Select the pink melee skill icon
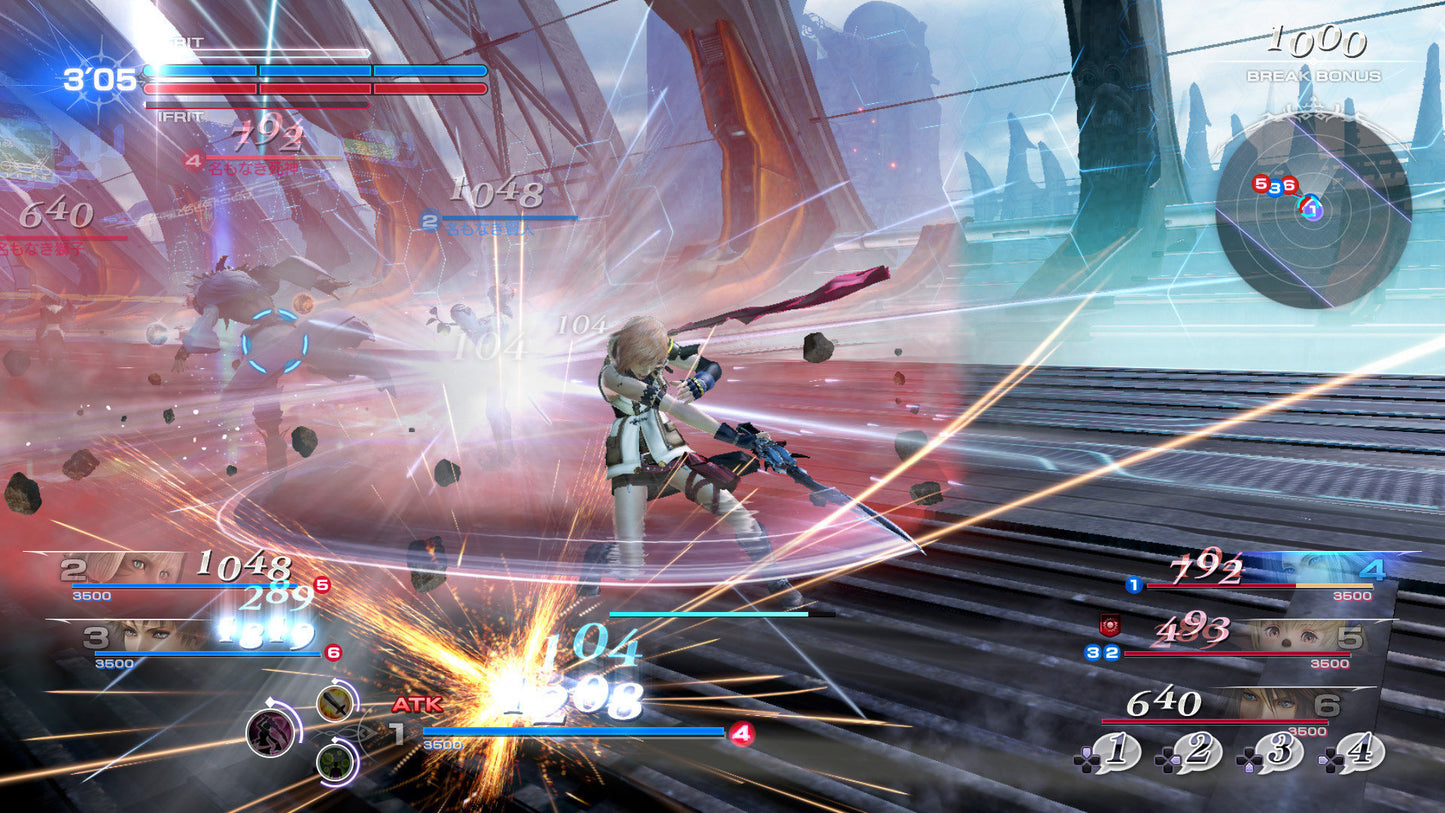The width and height of the screenshot is (1445, 813). click(x=274, y=733)
